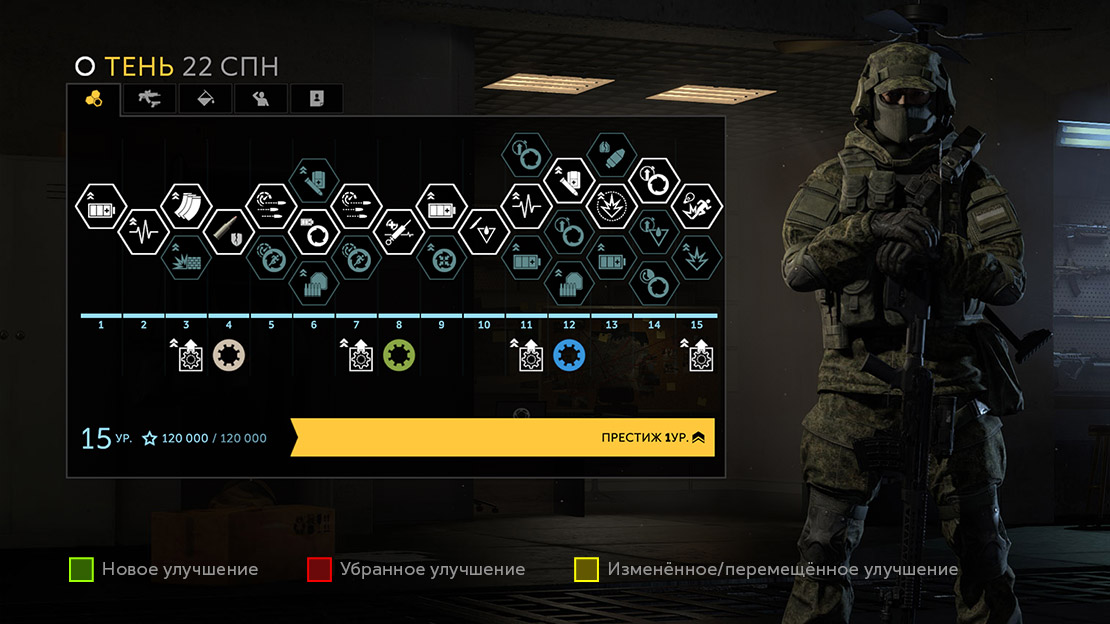Image resolution: width=1110 pixels, height=624 pixels.
Task: Click the blue gear token under level 12
Action: coord(569,355)
